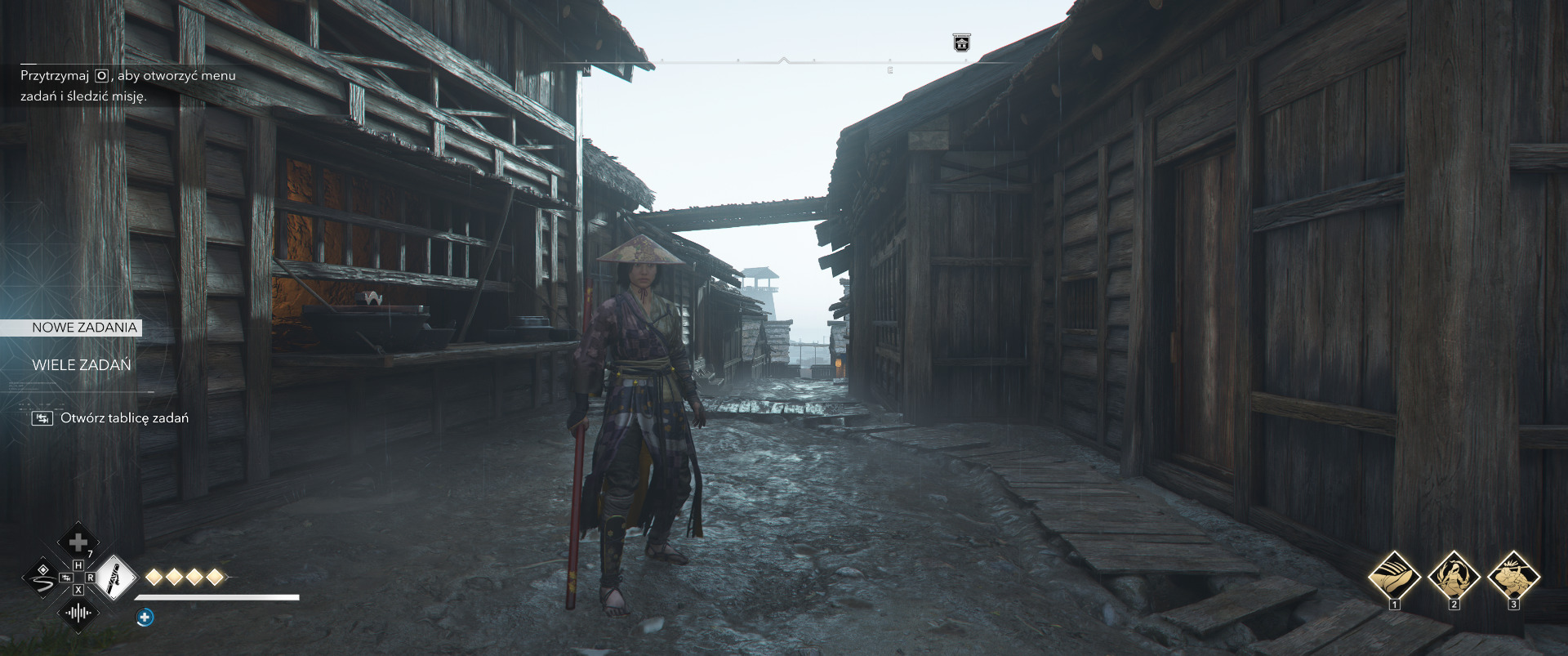Click the building marker on the compass
1568x656 pixels.
click(961, 42)
